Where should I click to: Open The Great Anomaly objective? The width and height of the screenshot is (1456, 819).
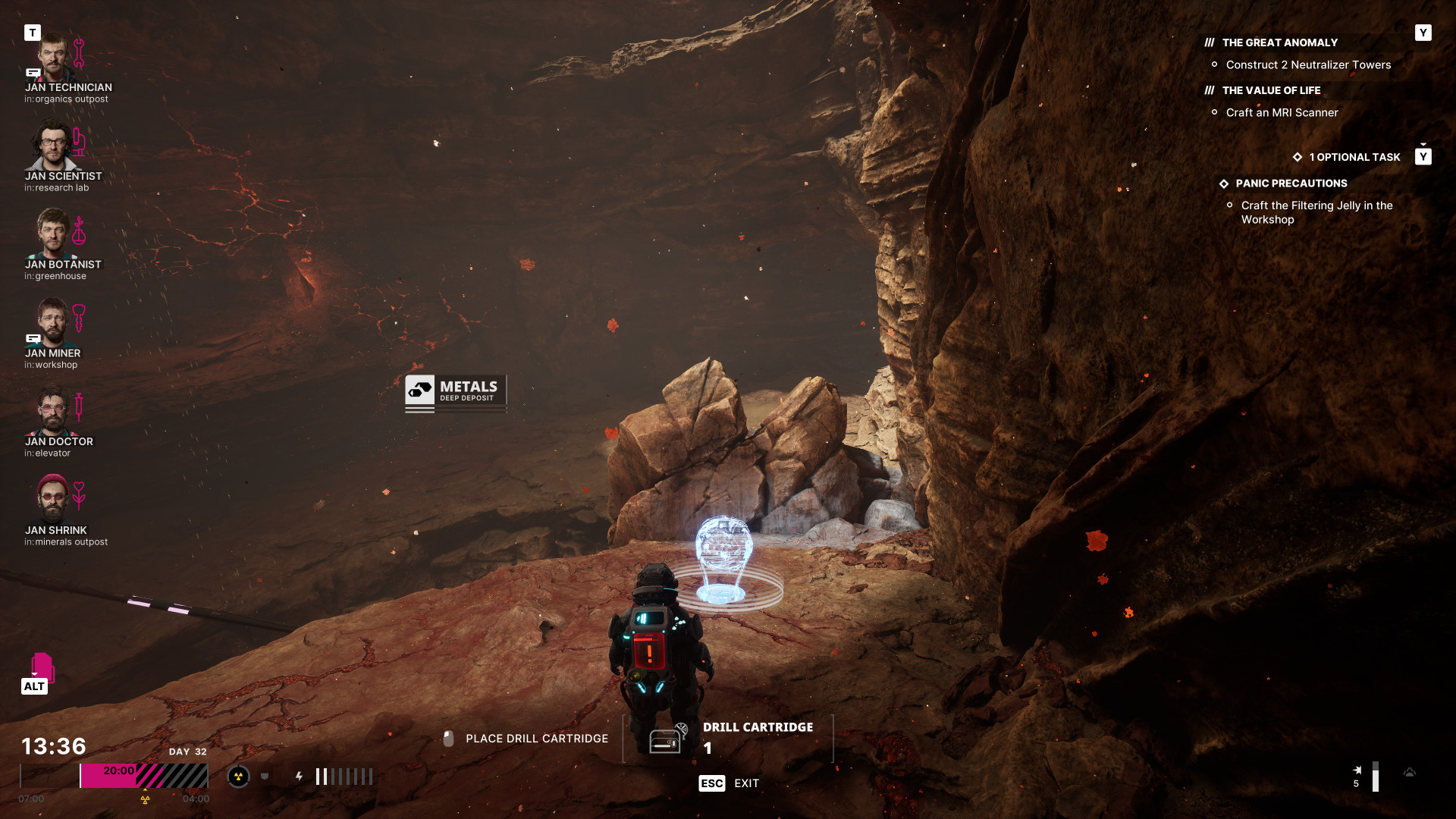pos(1279,43)
